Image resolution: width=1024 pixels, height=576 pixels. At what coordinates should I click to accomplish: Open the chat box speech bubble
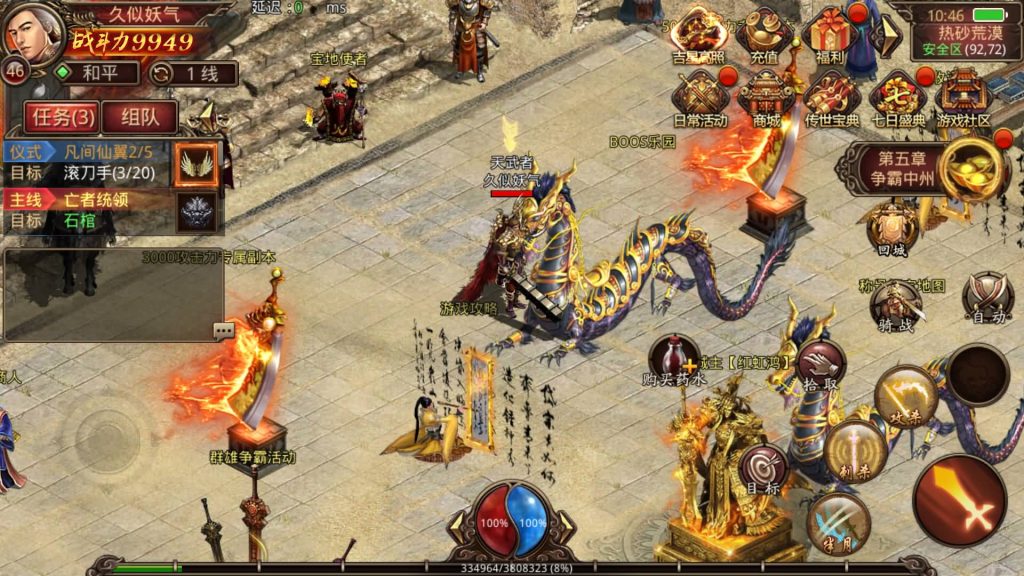(223, 330)
